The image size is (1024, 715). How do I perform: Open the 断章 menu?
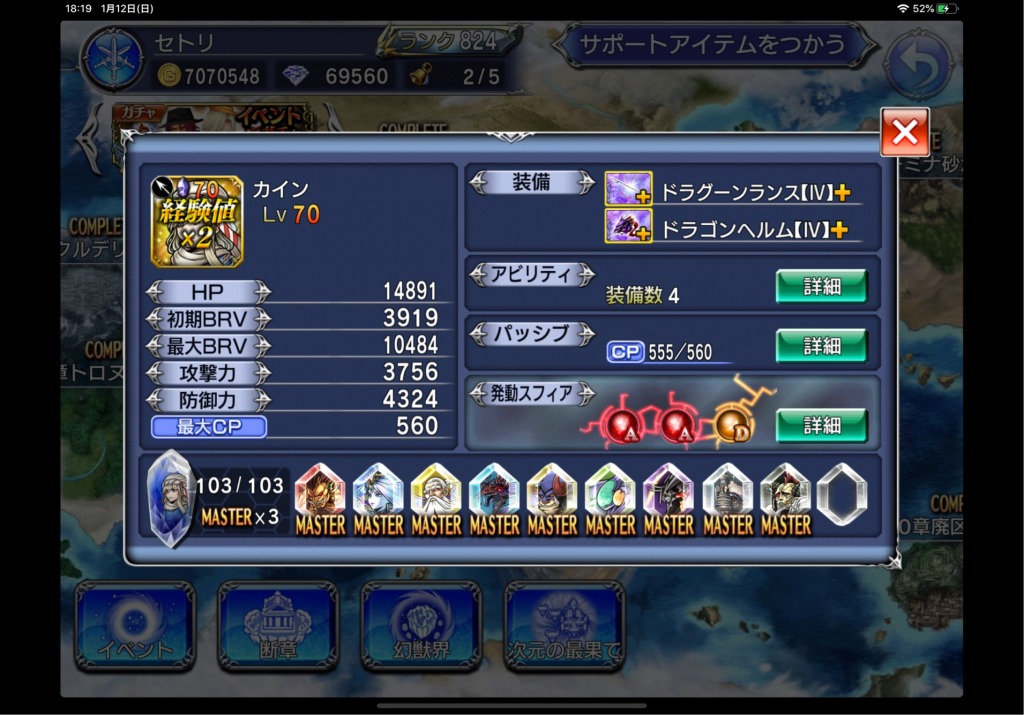(x=277, y=625)
